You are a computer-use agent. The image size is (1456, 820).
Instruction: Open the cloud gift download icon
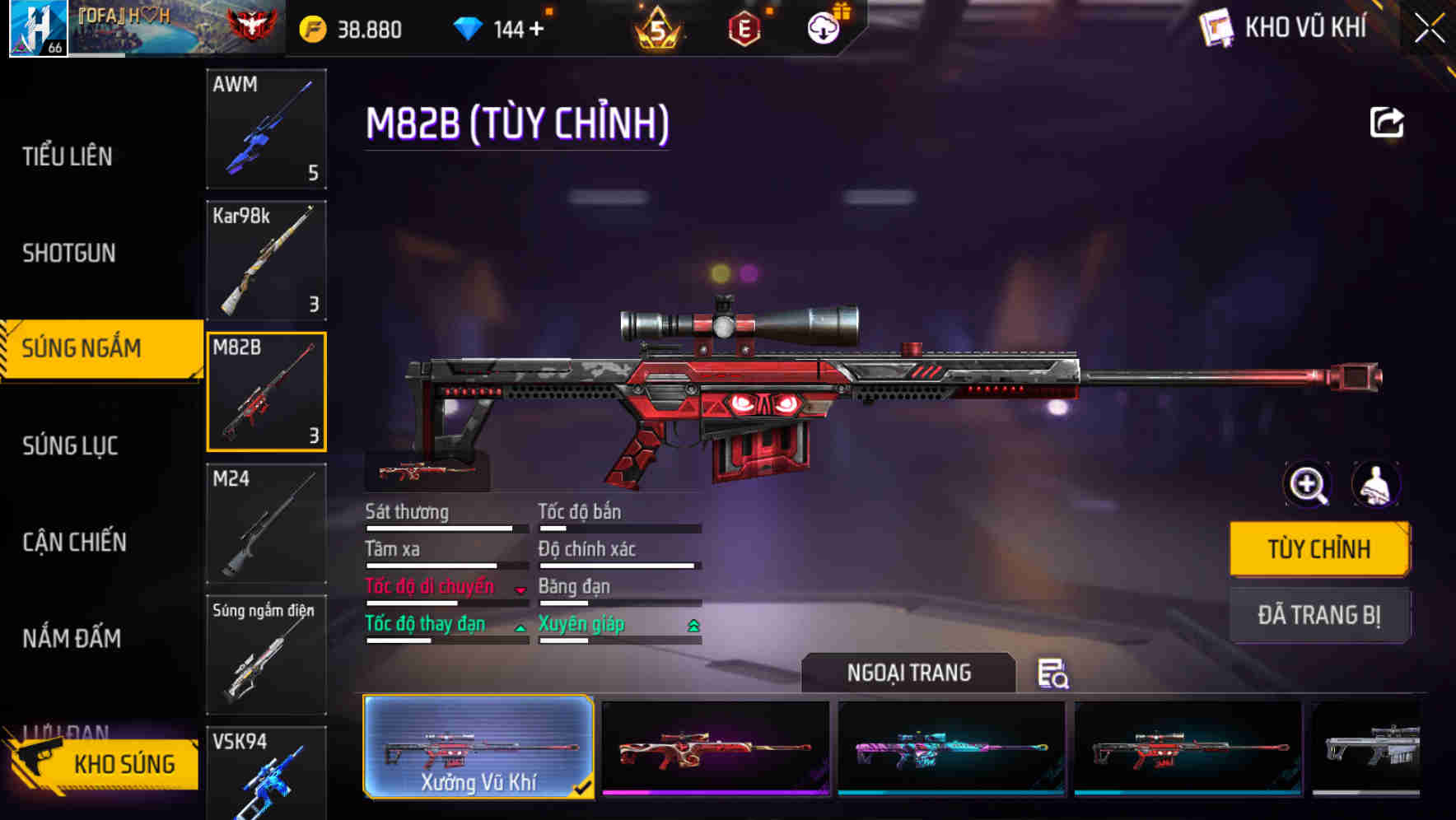822,27
